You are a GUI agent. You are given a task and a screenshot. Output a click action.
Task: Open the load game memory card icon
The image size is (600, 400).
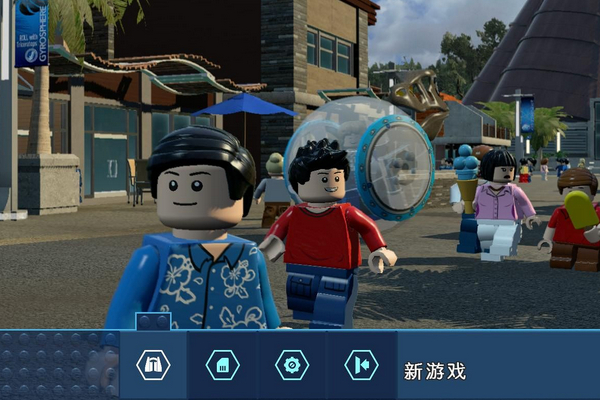(222, 365)
